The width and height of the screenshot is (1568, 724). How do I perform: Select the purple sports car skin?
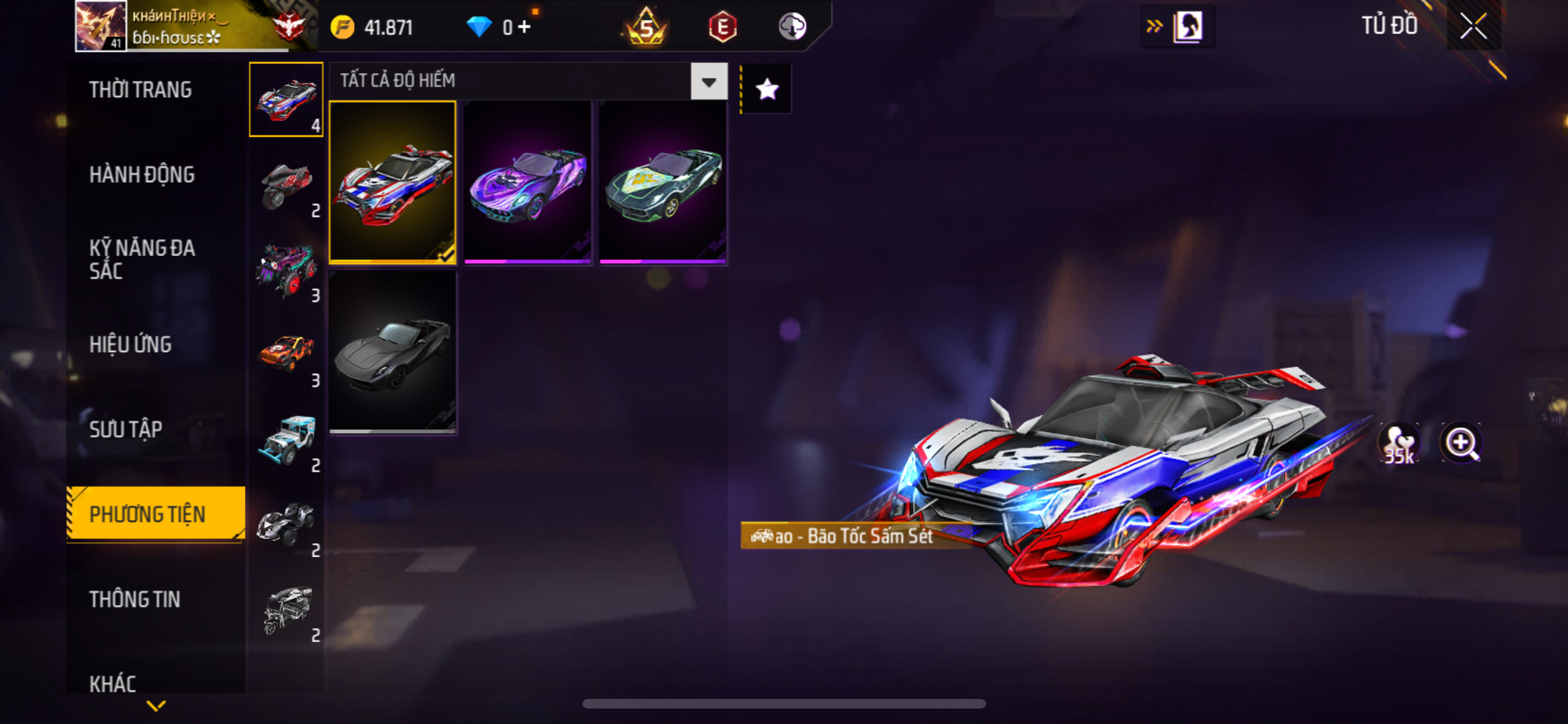click(x=527, y=182)
